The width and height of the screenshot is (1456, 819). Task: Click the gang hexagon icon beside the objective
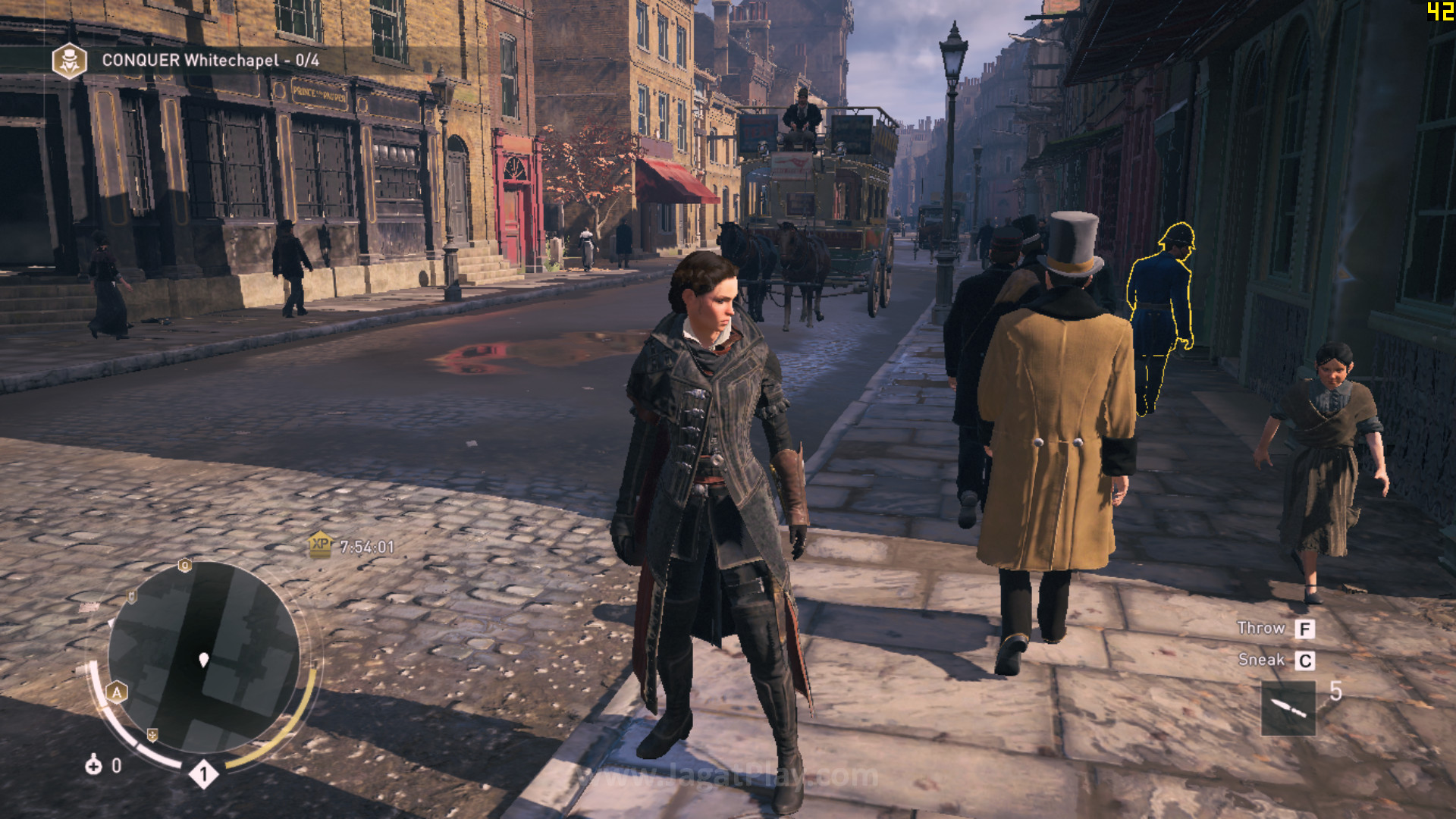coord(69,61)
